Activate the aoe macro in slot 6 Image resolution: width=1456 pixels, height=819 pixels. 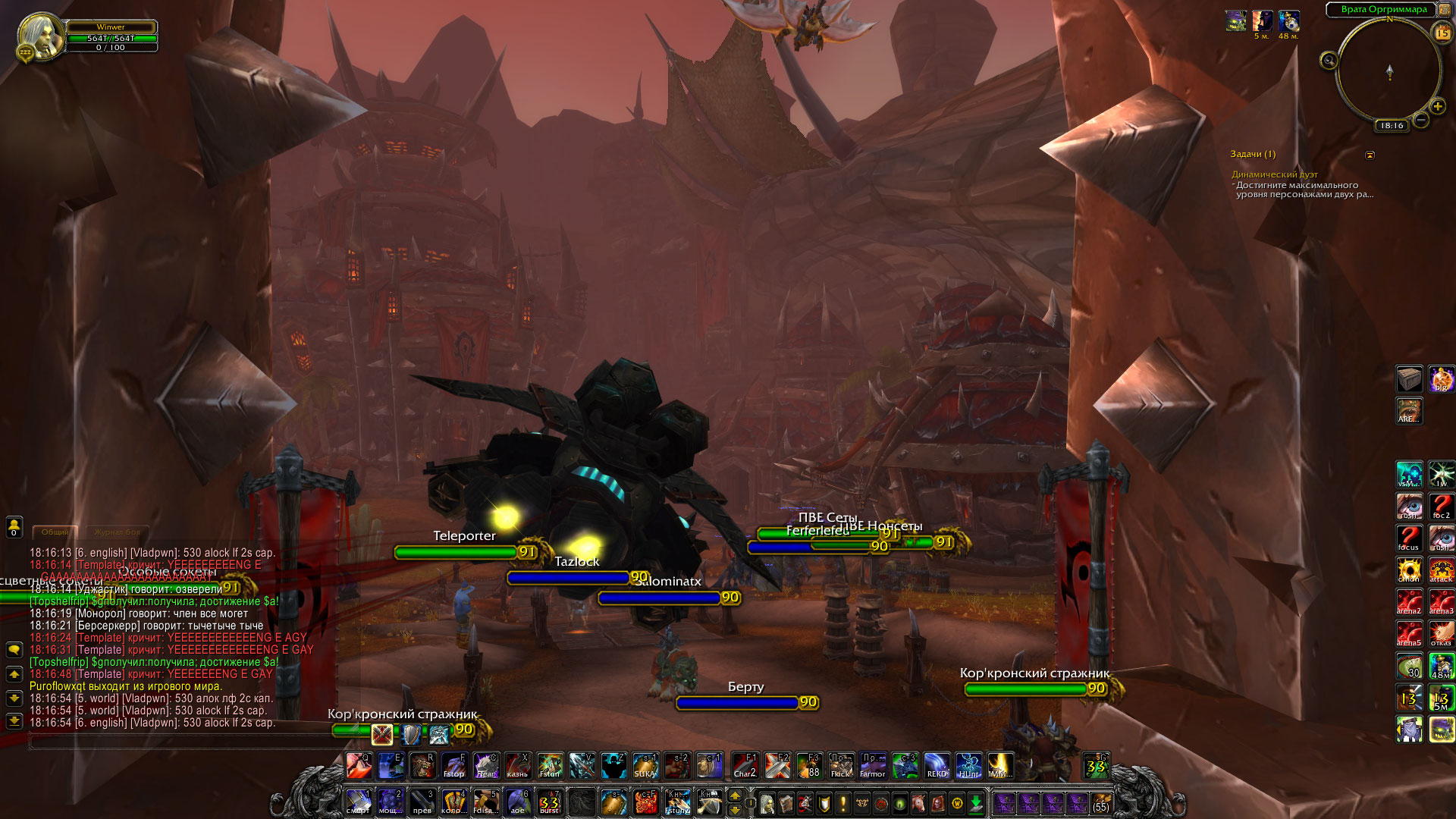518,802
